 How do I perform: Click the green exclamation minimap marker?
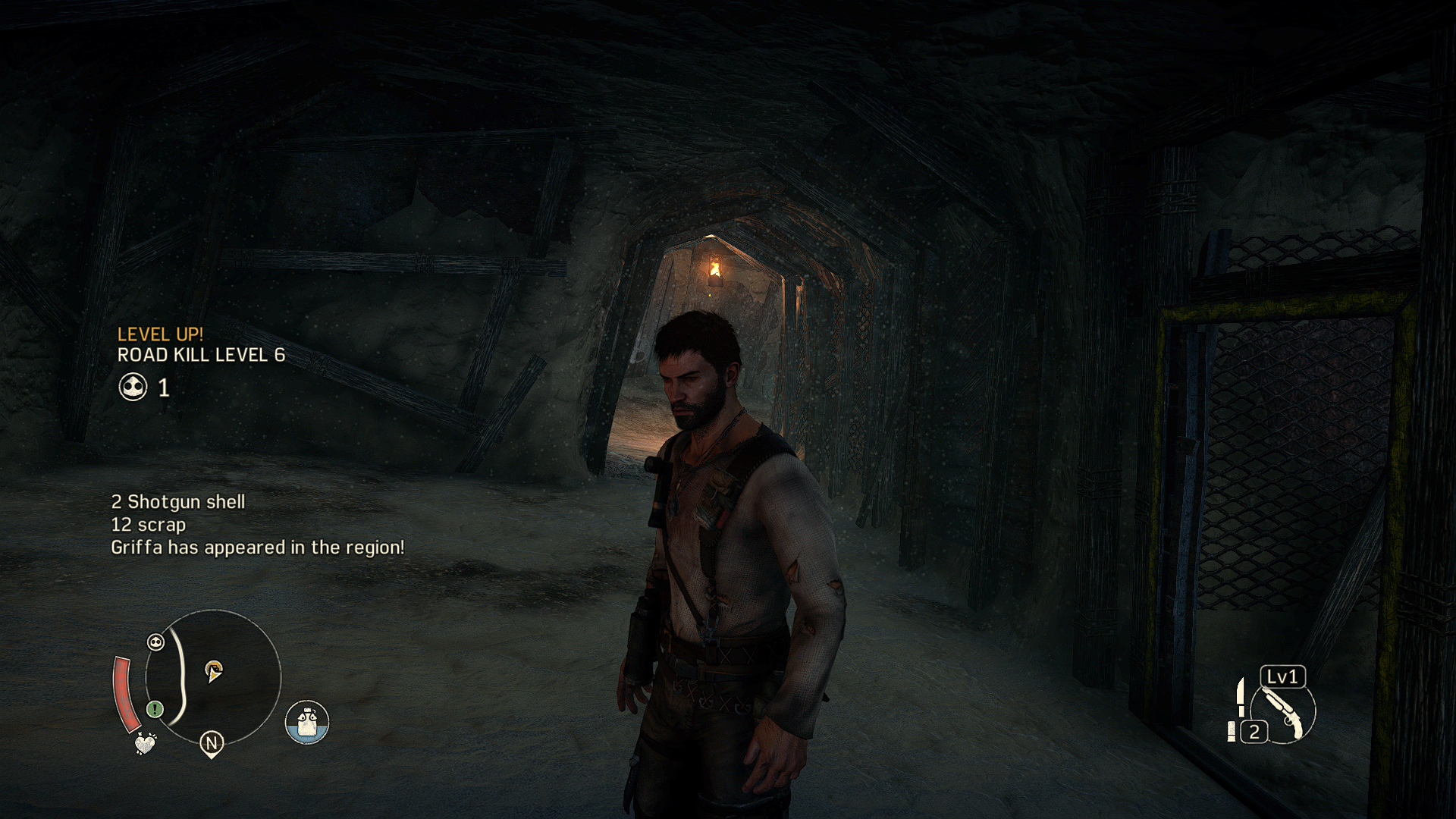point(155,709)
